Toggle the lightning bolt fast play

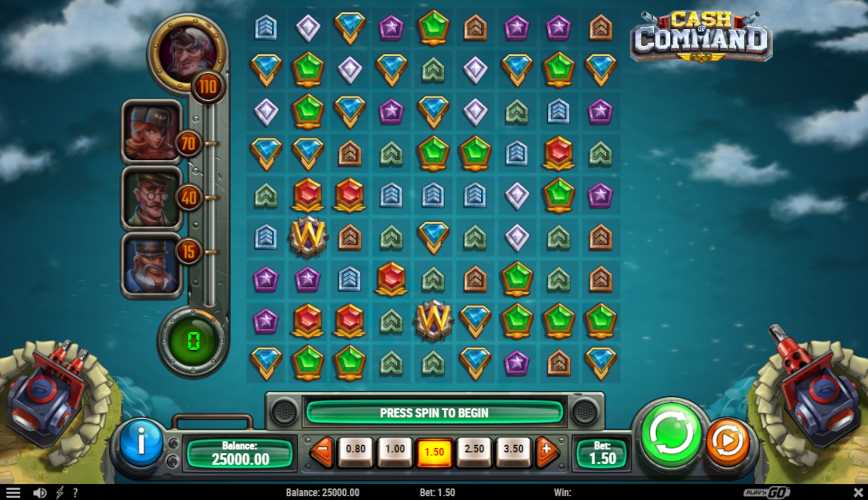pyautogui.click(x=59, y=493)
